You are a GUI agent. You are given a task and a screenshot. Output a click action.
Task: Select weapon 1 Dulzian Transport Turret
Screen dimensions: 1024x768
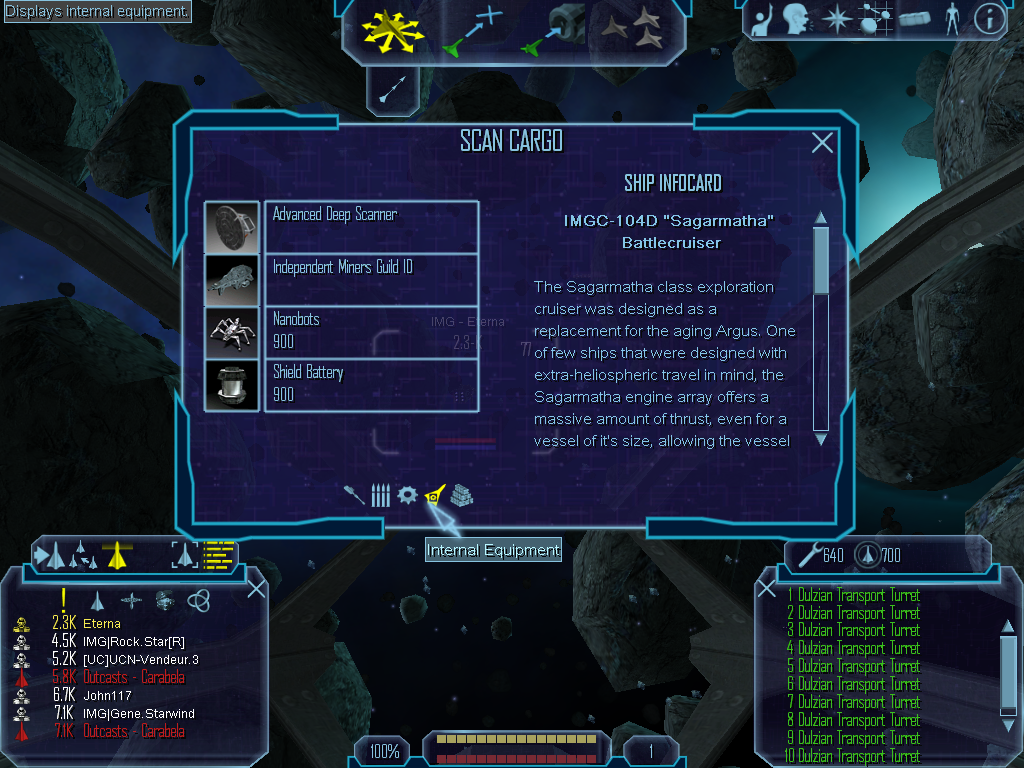[858, 596]
